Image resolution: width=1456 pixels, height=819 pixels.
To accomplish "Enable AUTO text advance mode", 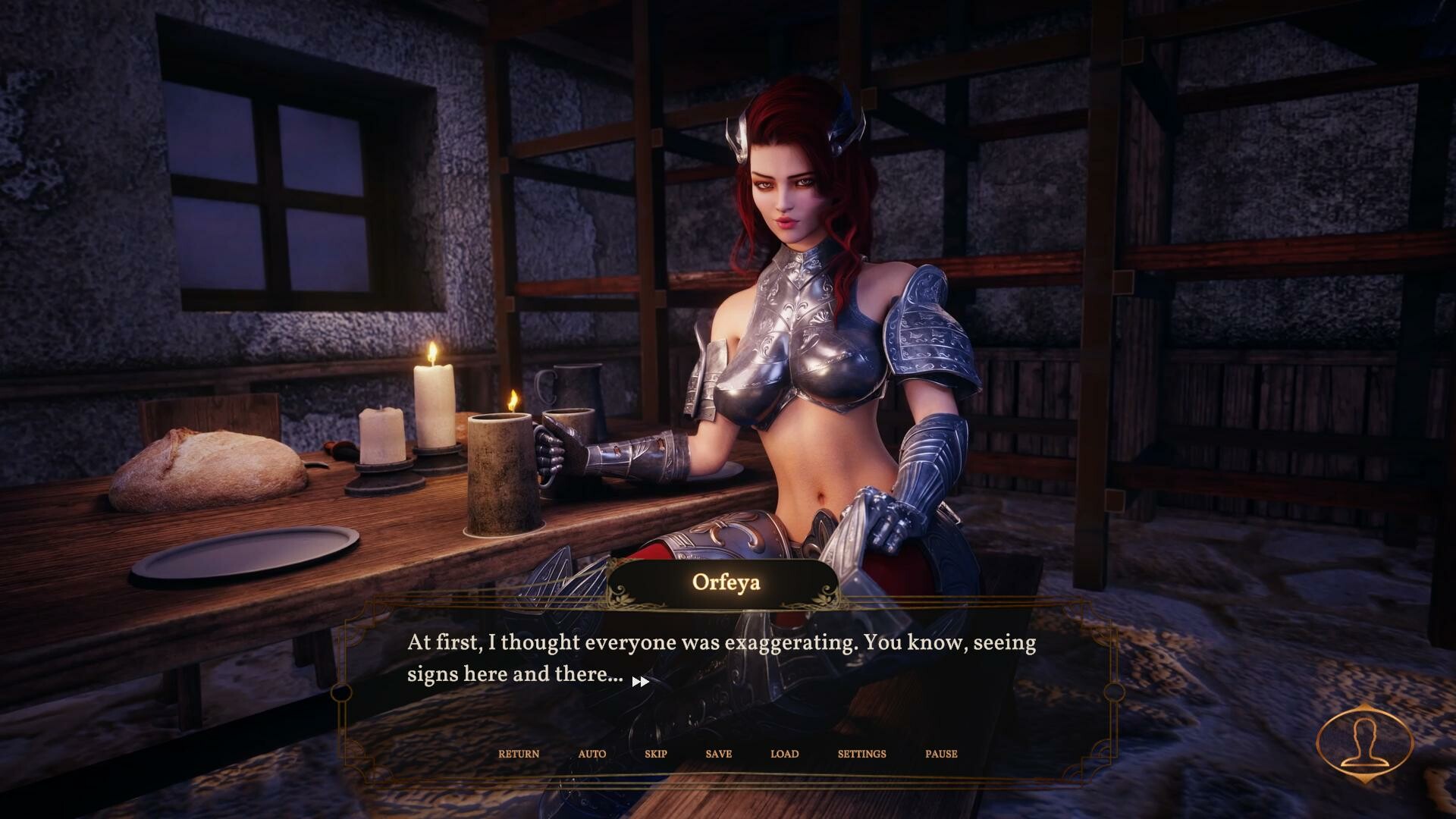I will [591, 754].
